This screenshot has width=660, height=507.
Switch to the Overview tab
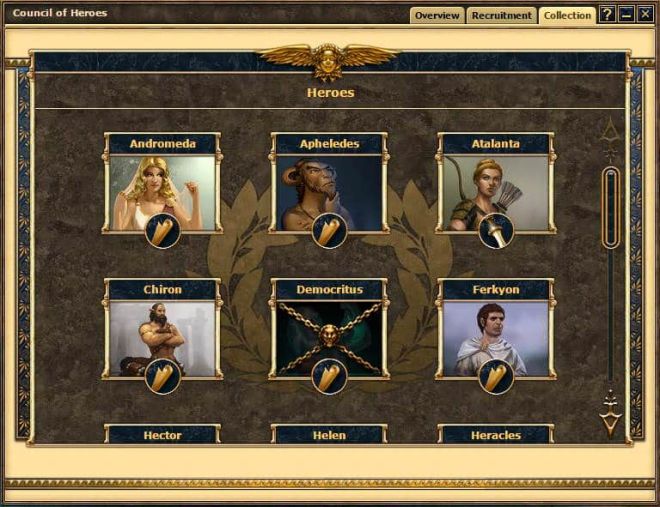437,15
